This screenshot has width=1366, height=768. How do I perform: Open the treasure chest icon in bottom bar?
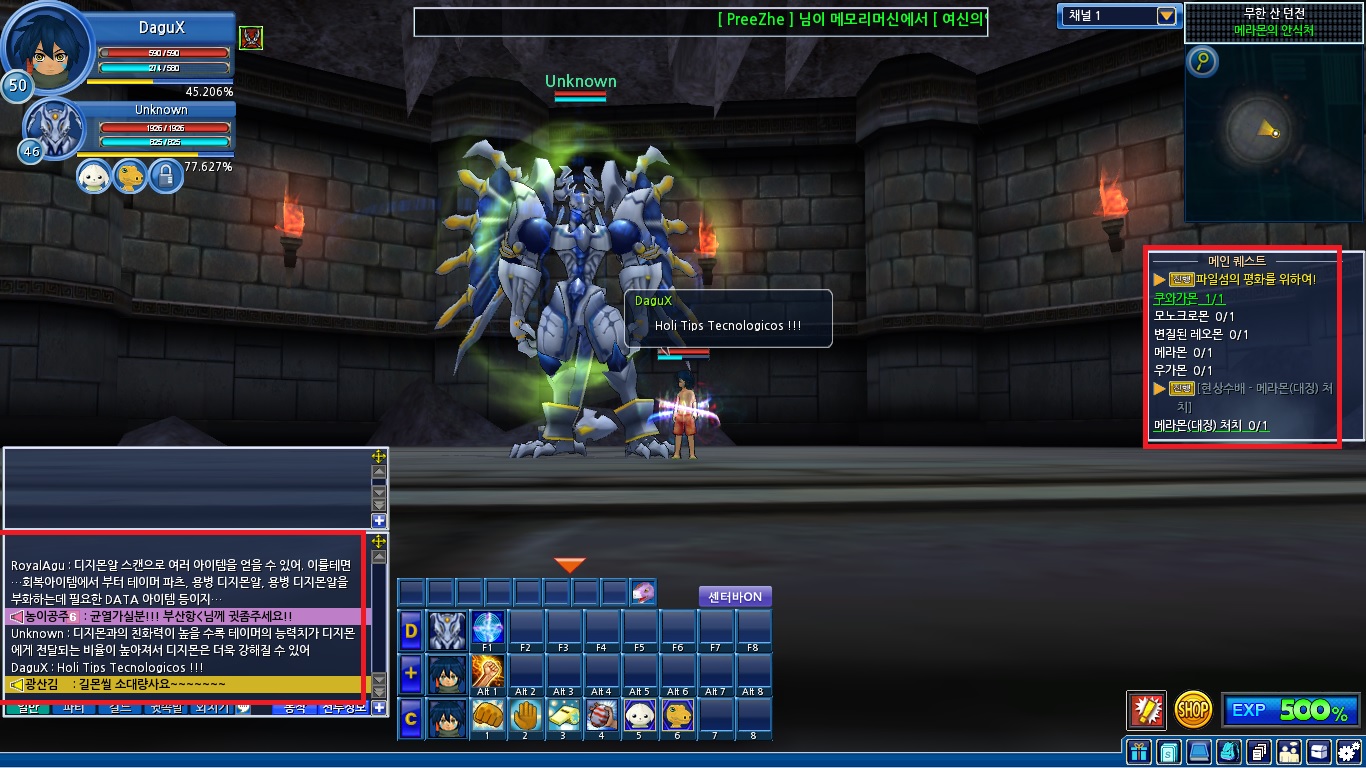1319,751
